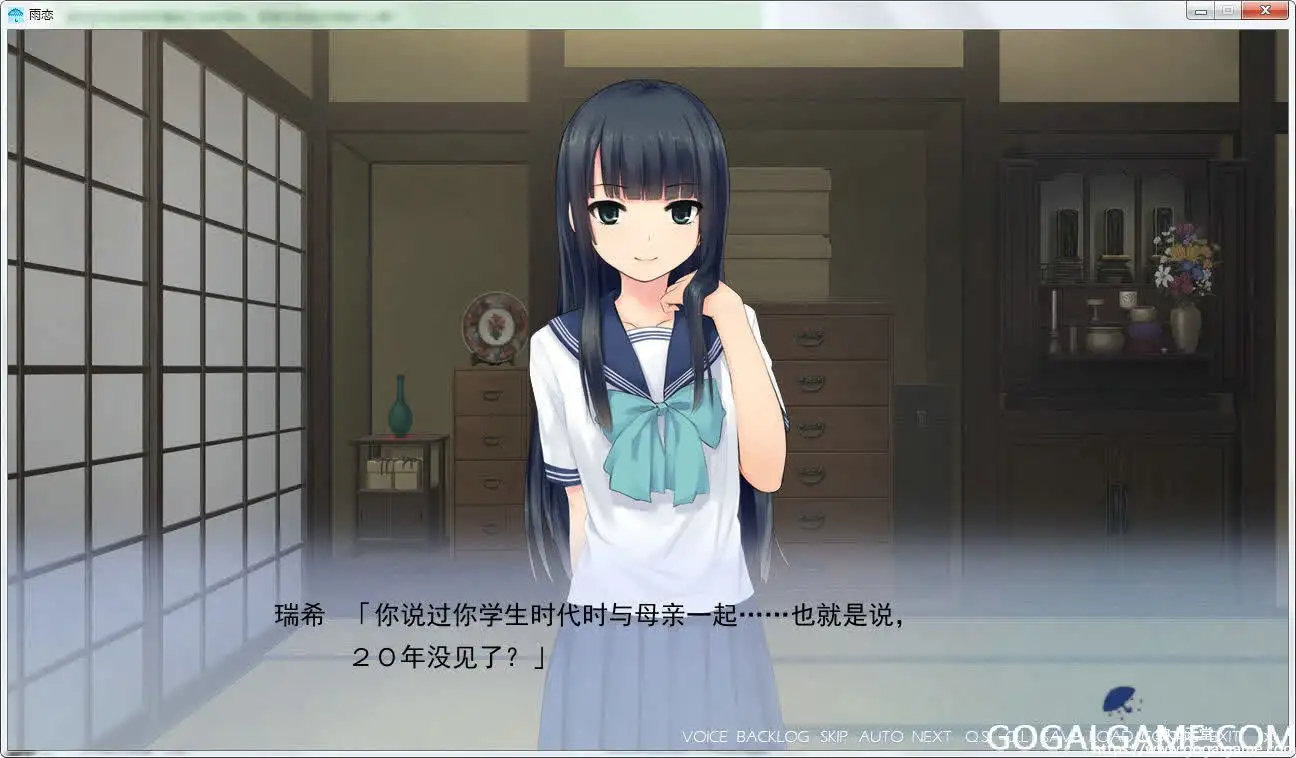Toggle AUTO text advance mode
Viewport: 1296px width, 758px height.
coord(878,737)
